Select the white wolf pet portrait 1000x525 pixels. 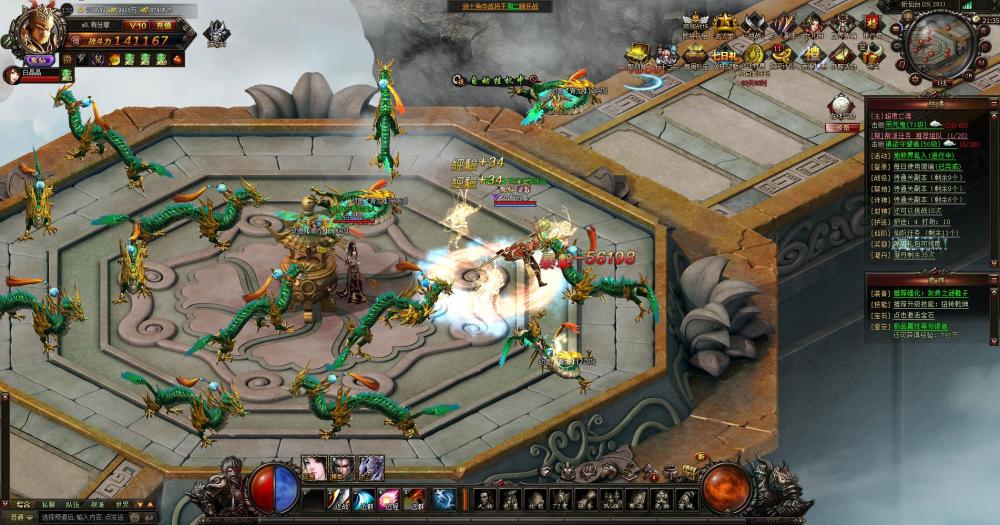click(x=372, y=468)
